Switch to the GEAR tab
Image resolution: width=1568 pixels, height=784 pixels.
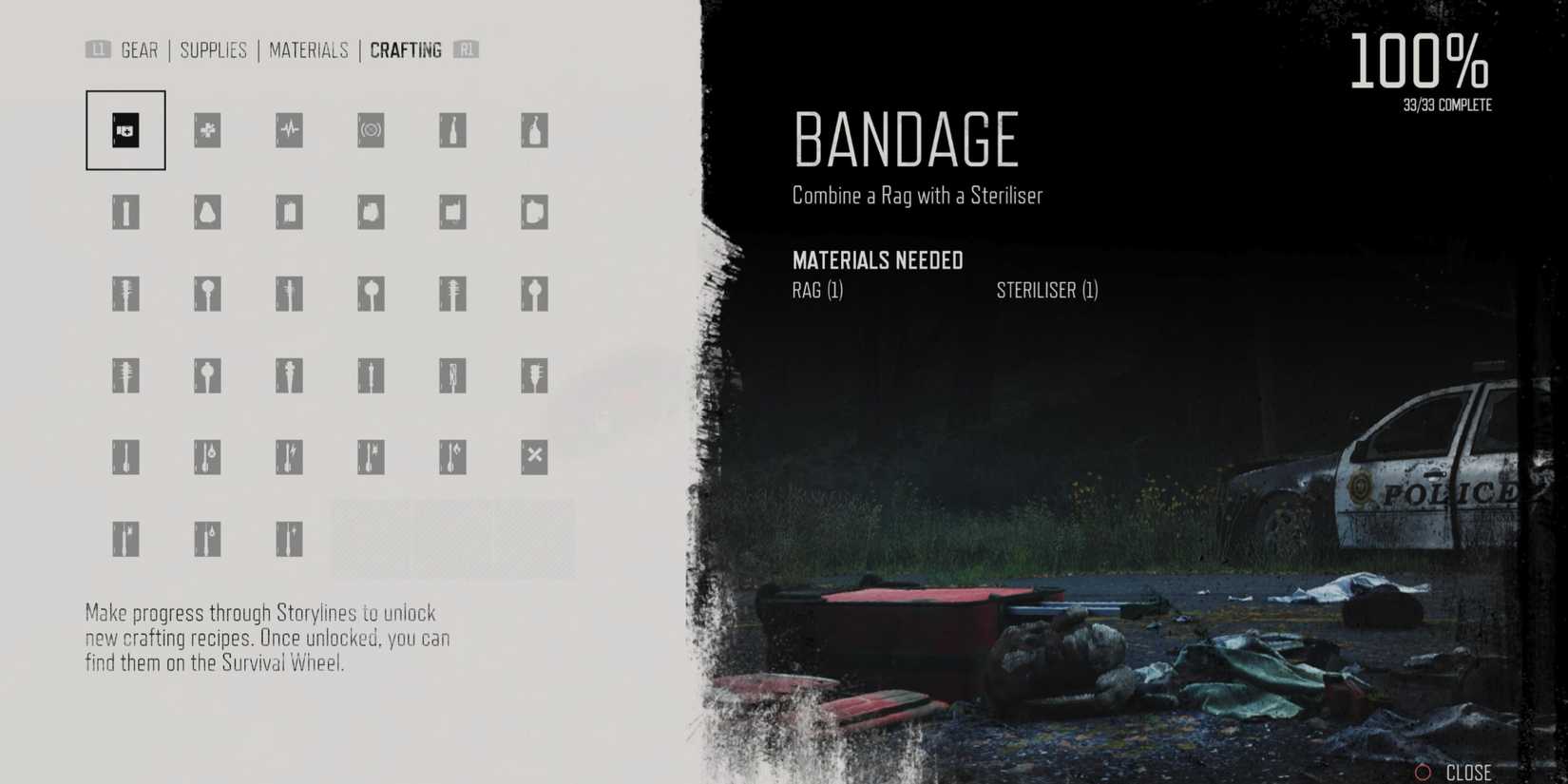tap(140, 50)
